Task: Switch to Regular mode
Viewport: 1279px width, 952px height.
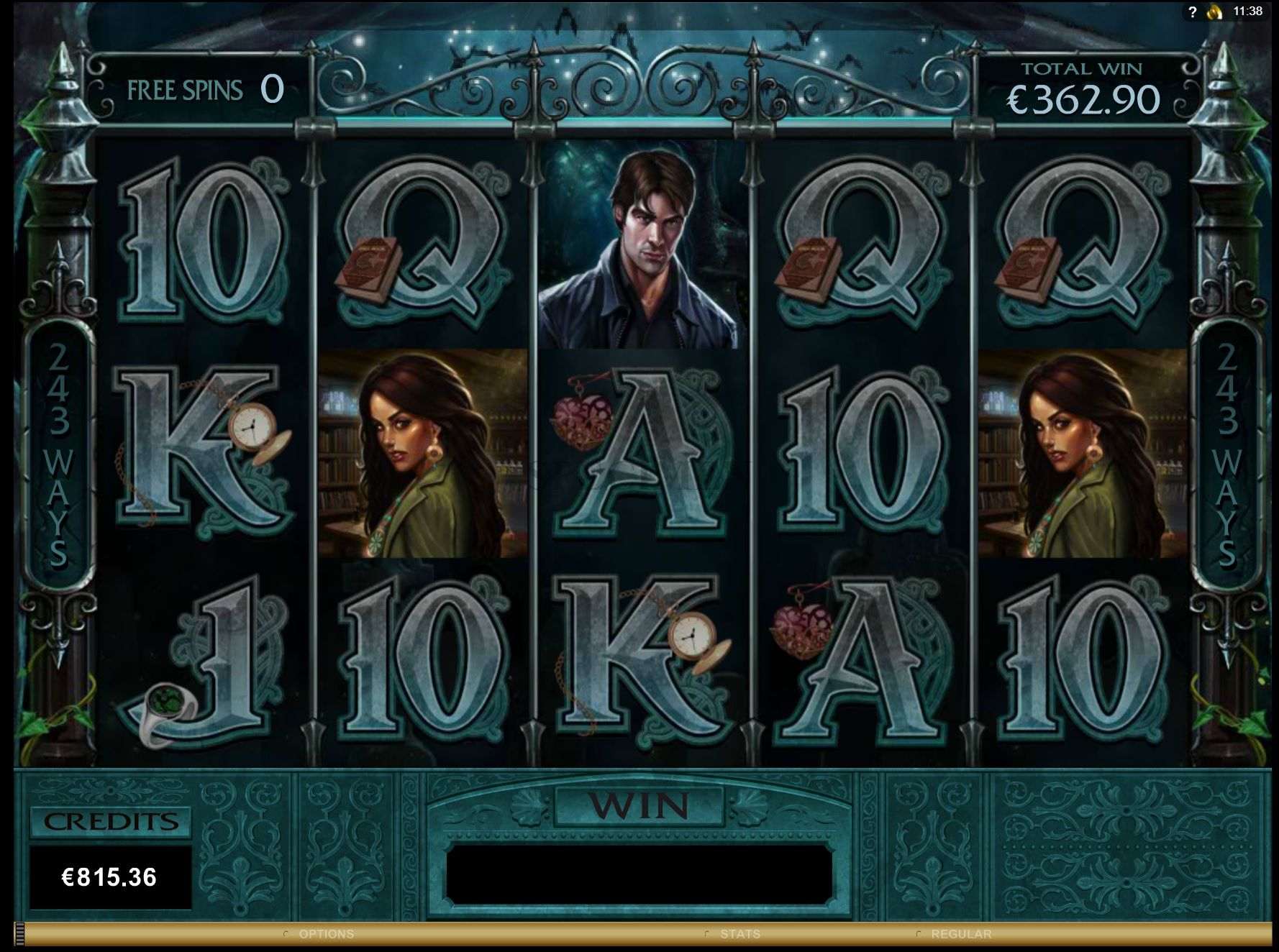Action: click(960, 934)
